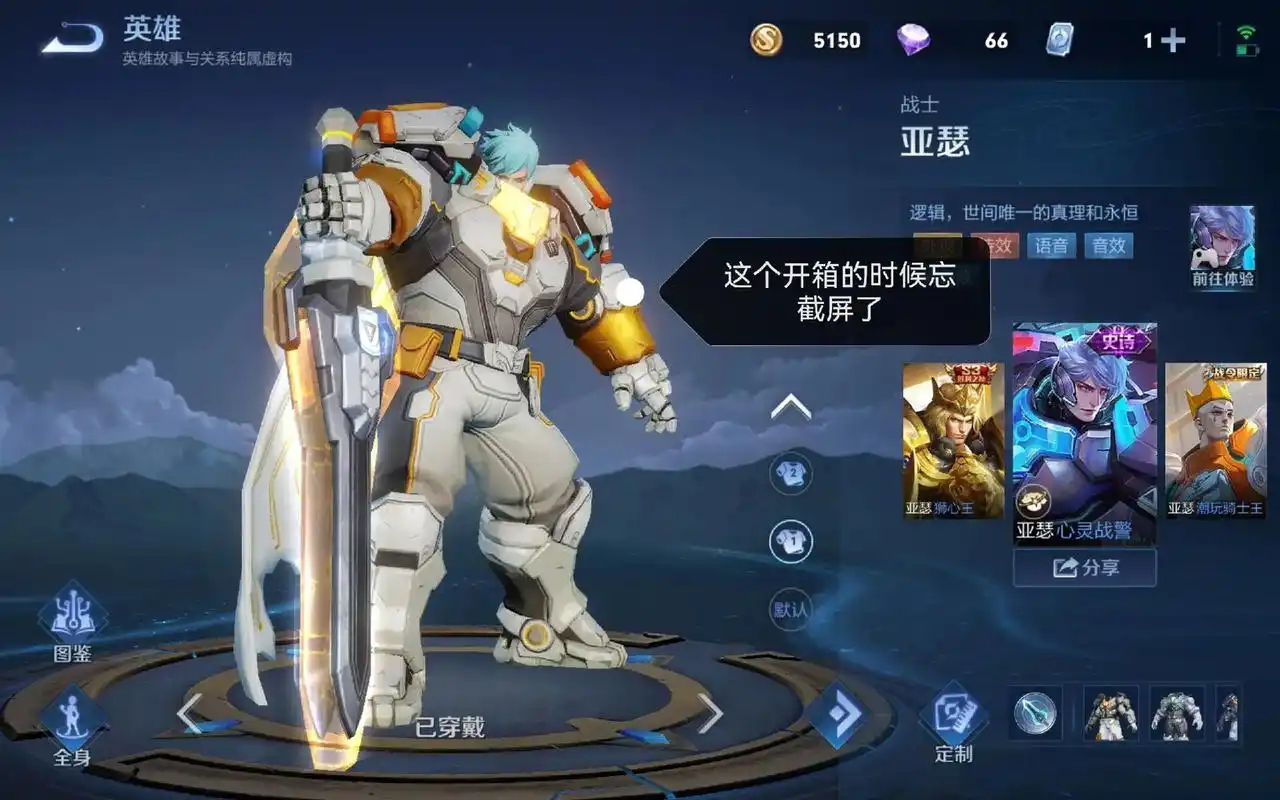Select the glowing sword weapon thumbnail
The image size is (1280, 800).
pos(1036,715)
